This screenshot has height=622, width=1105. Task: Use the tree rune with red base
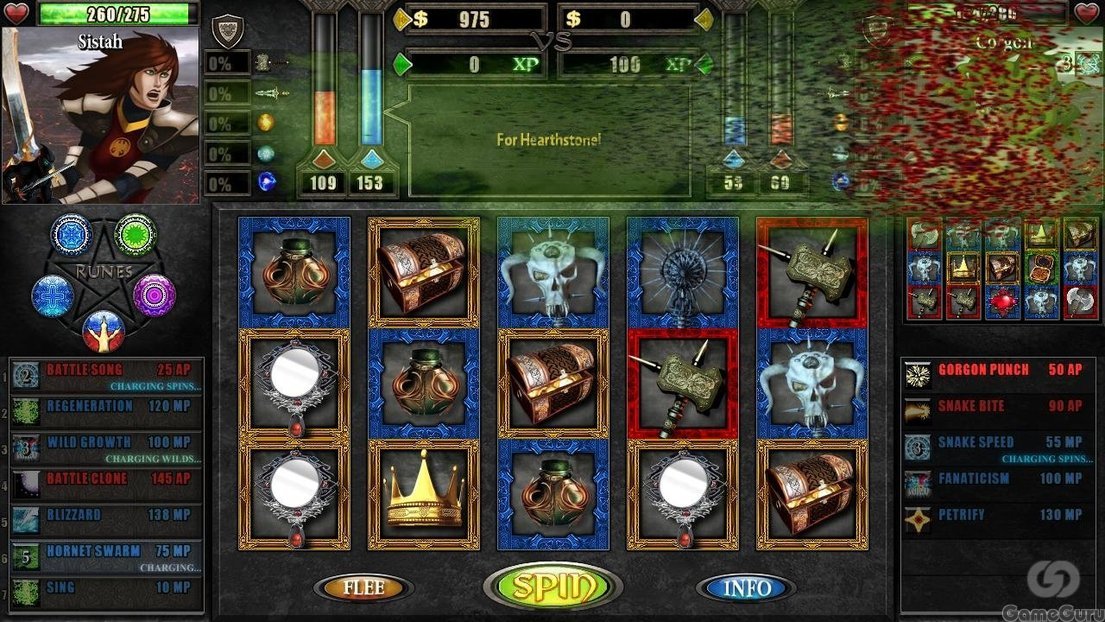(103, 330)
